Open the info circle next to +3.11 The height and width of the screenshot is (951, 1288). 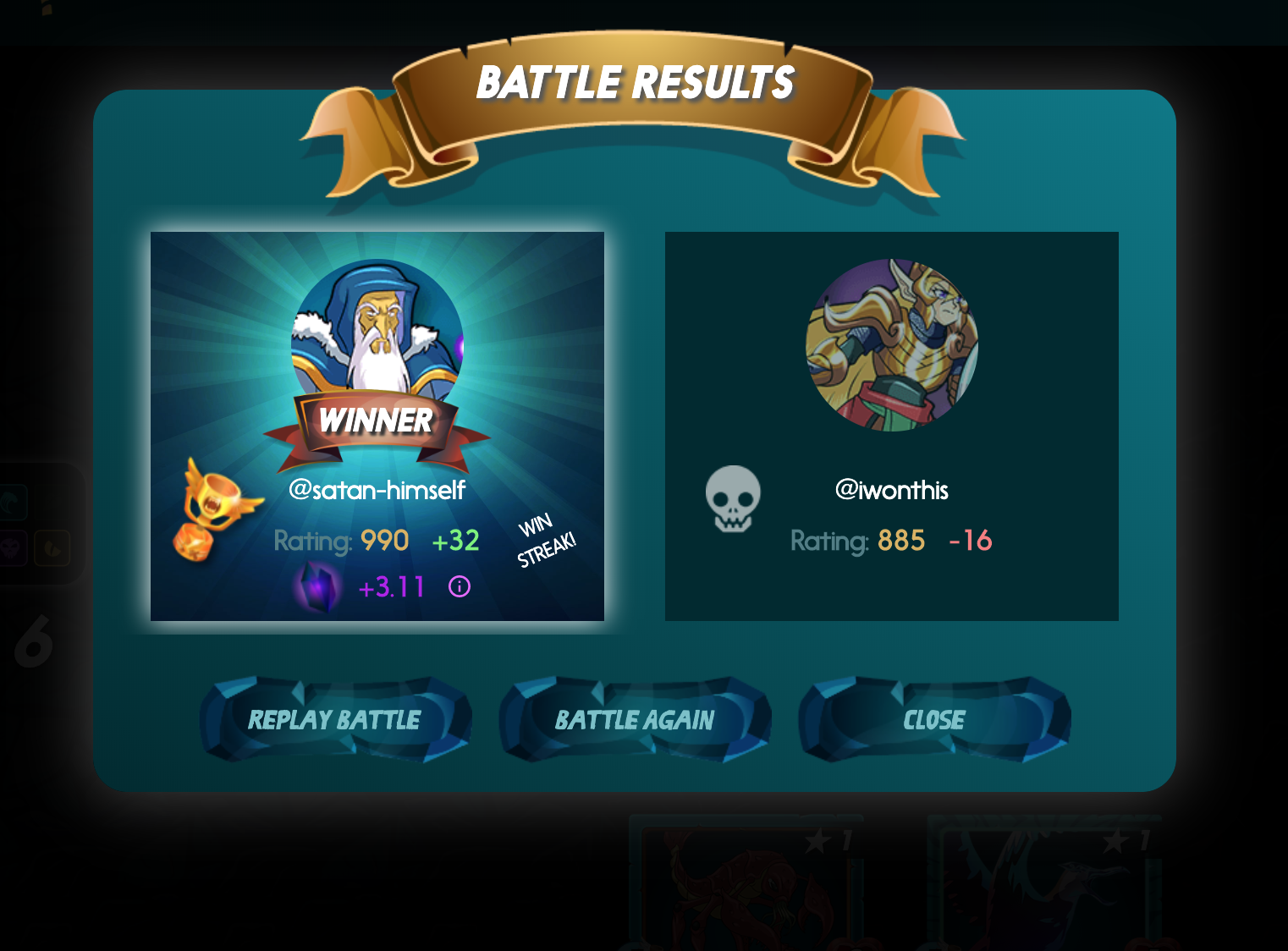point(458,585)
